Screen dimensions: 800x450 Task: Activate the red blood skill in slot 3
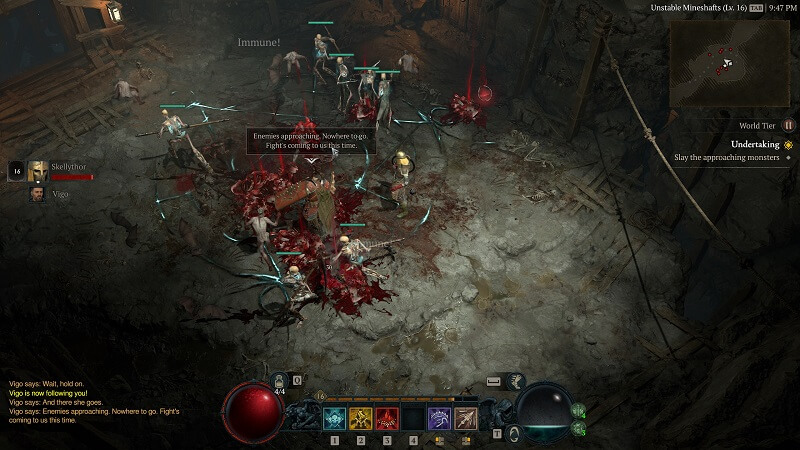[387, 419]
